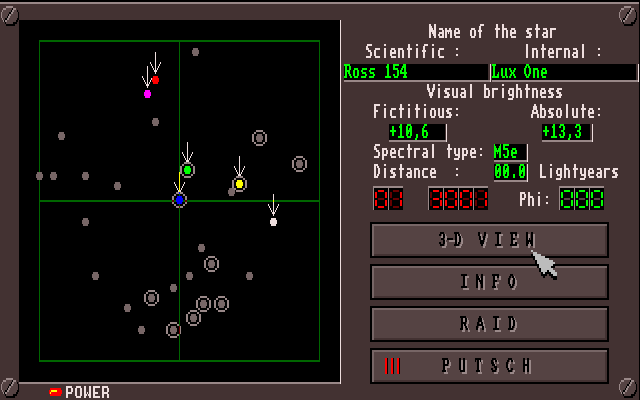Click the Scientific name field Ross 154
Viewport: 640px width, 400px height.
[x=414, y=72]
